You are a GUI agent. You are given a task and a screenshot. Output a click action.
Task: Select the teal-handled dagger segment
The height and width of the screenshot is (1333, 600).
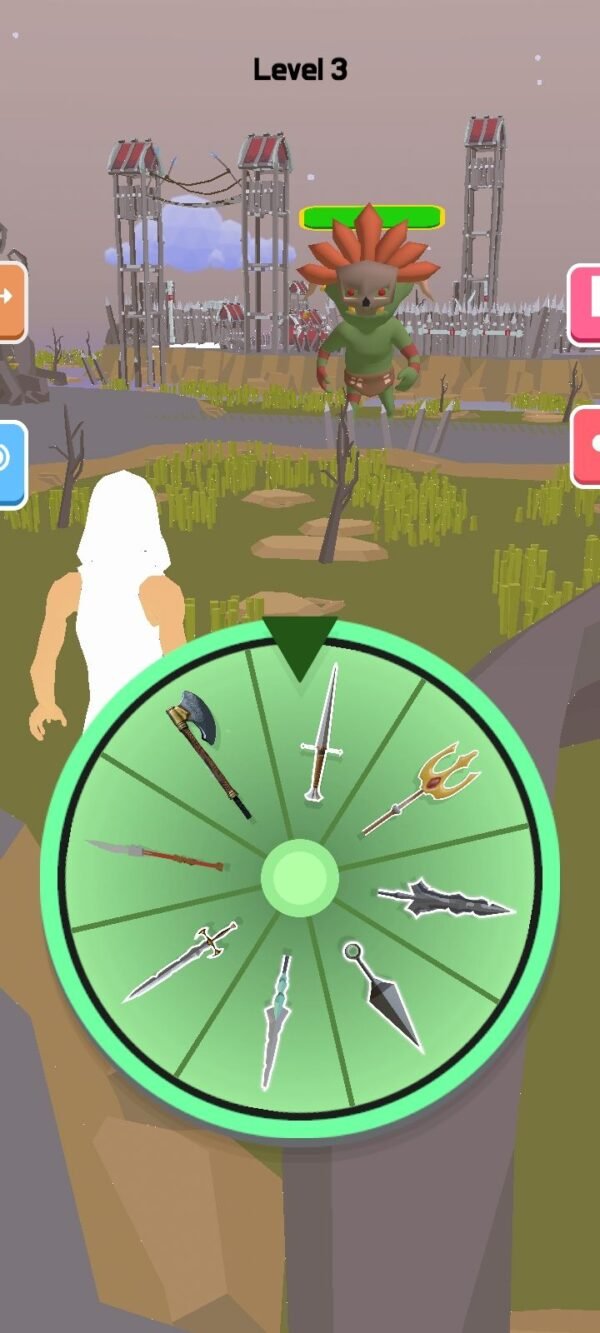coord(275,1020)
